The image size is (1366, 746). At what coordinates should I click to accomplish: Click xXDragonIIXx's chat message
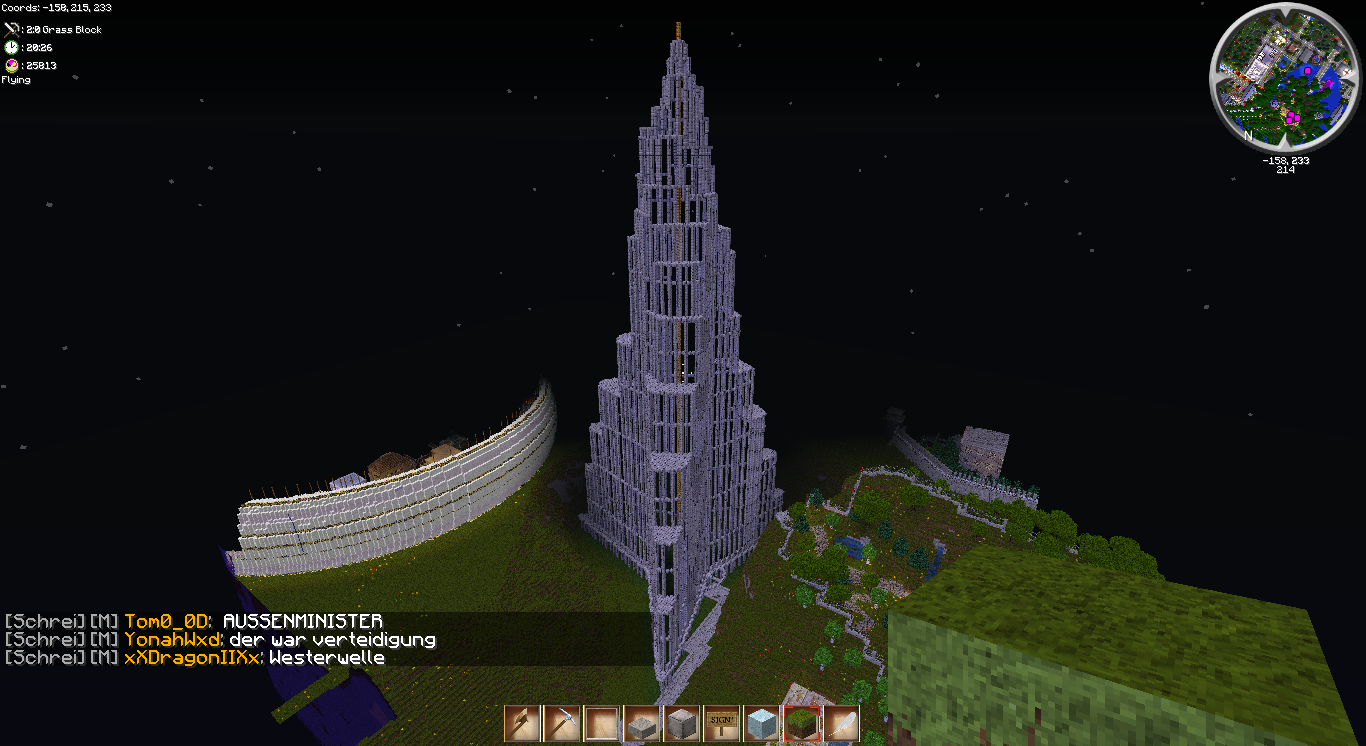[327, 657]
